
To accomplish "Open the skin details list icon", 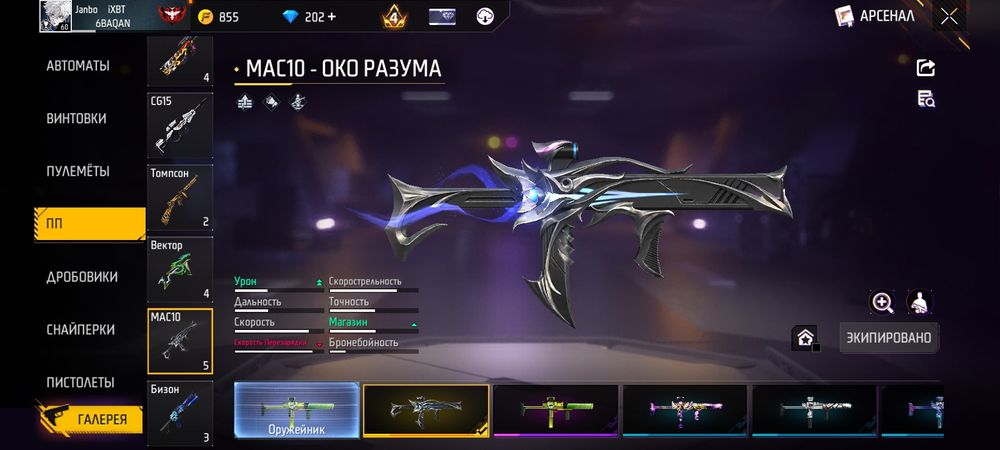I will (926, 98).
